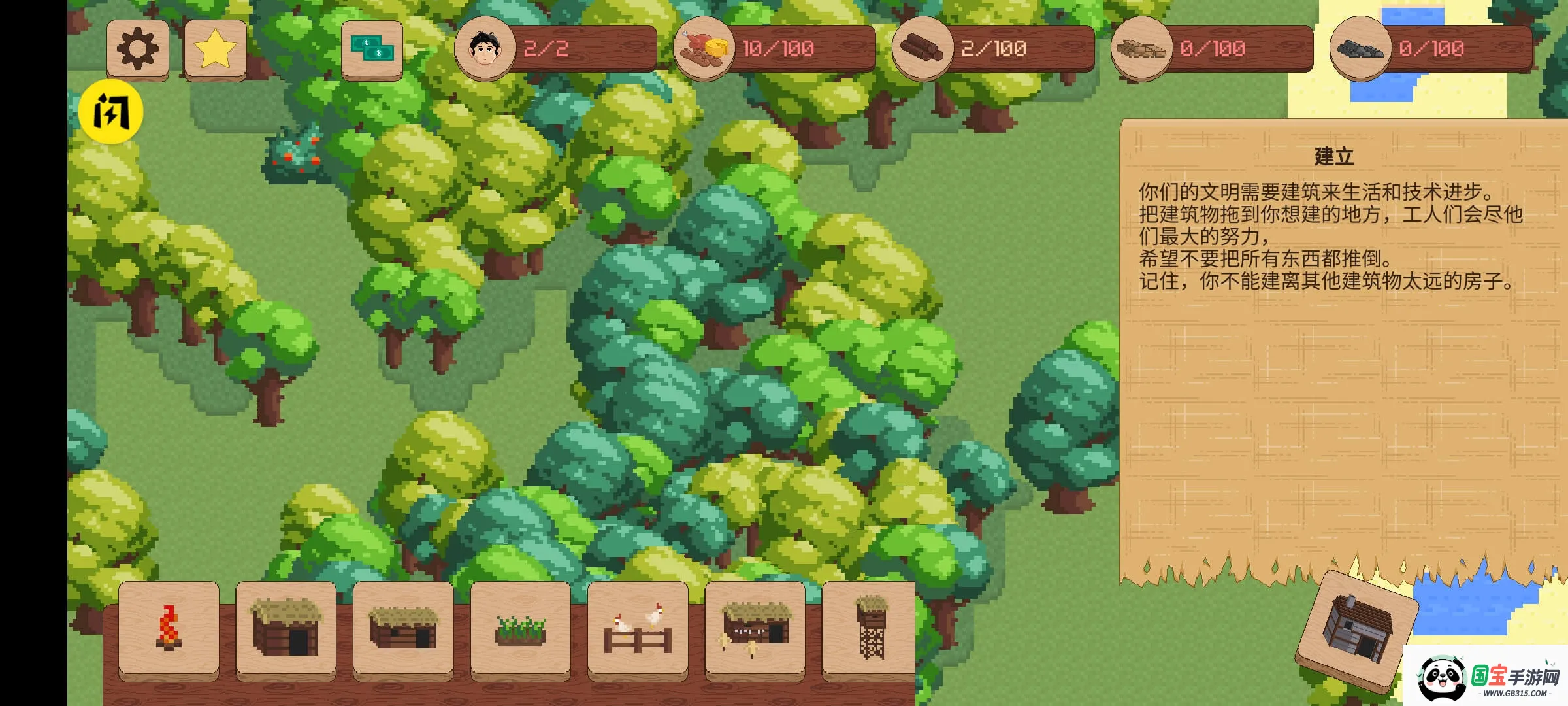Select the campfire building tile
This screenshot has height=706, width=1568.
point(169,629)
